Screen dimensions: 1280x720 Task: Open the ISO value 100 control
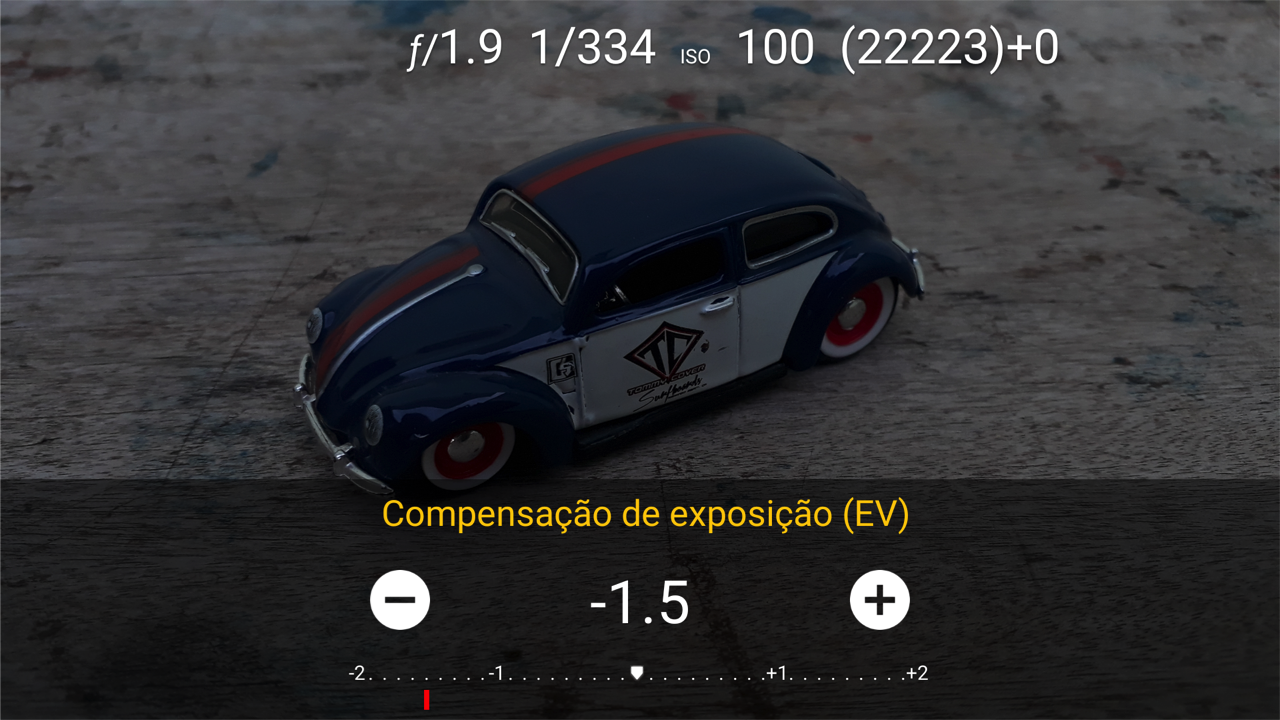[776, 45]
